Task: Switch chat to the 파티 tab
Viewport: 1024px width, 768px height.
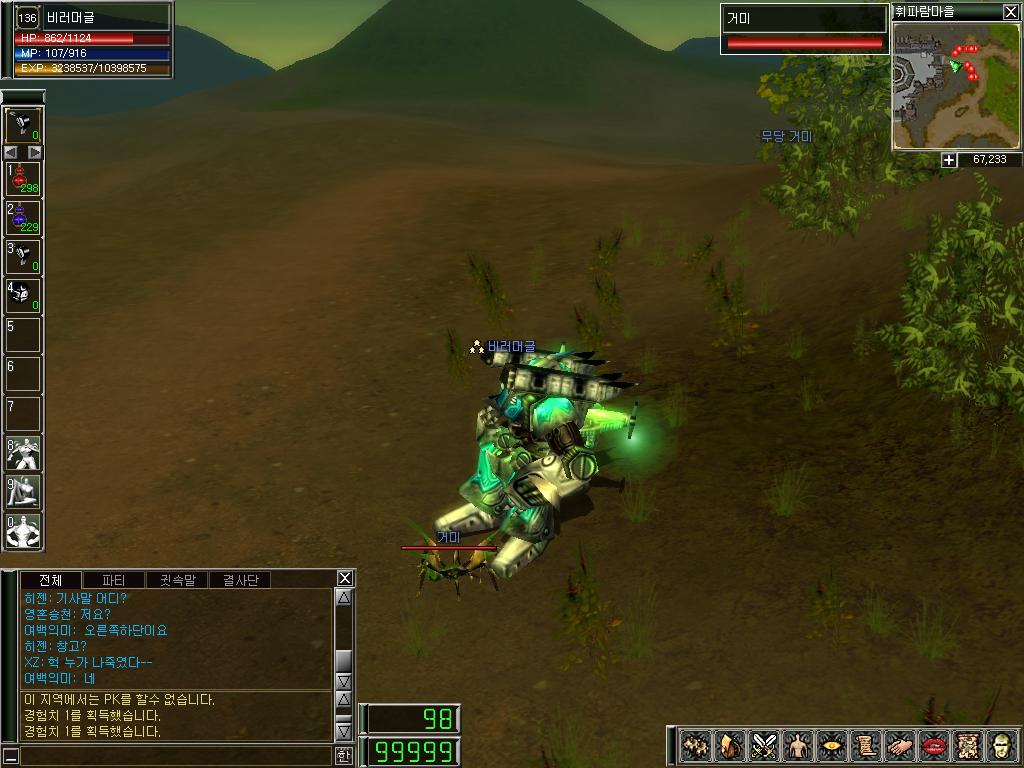Action: [x=114, y=580]
